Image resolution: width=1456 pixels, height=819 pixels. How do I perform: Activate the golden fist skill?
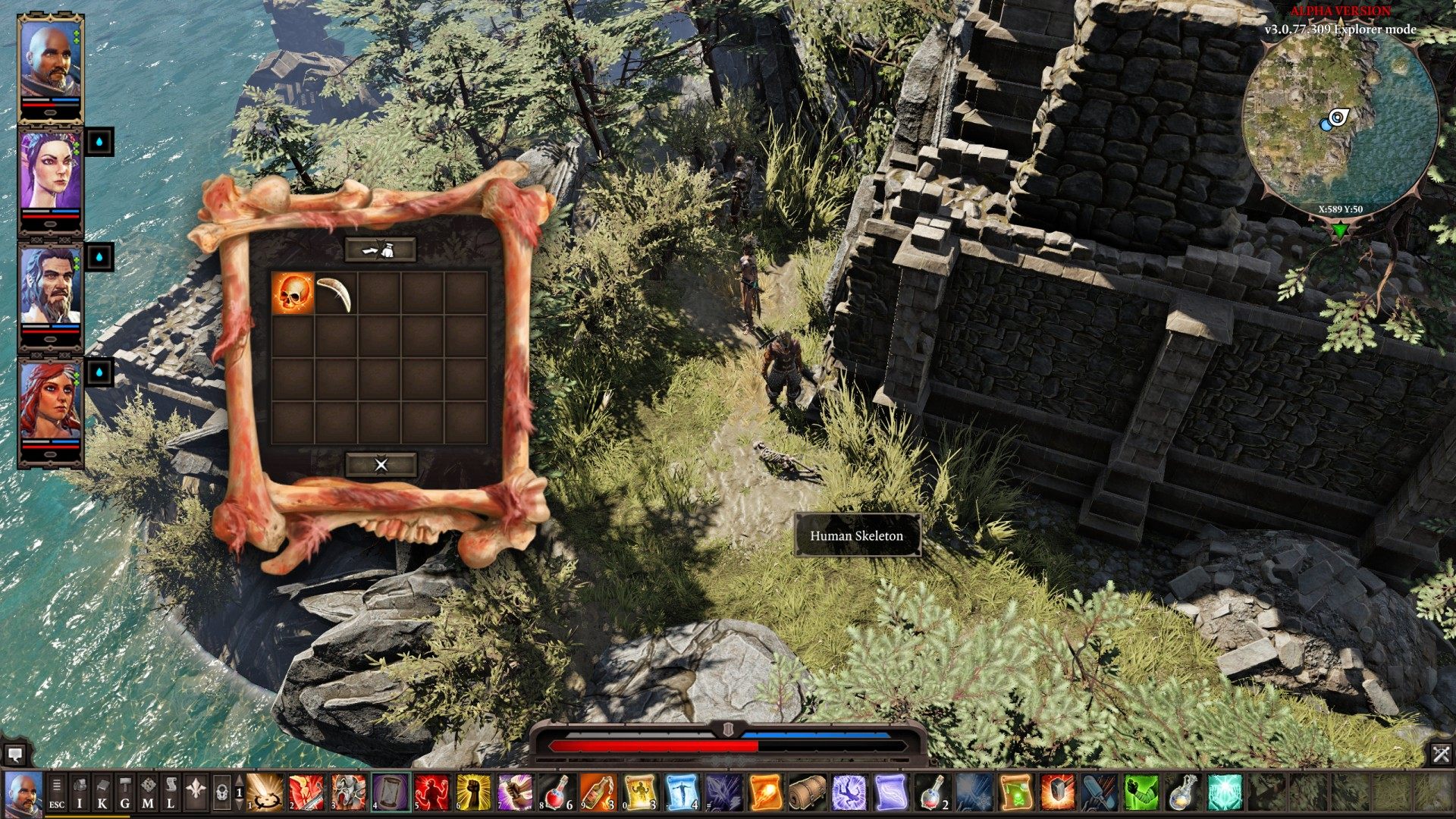pos(474,792)
